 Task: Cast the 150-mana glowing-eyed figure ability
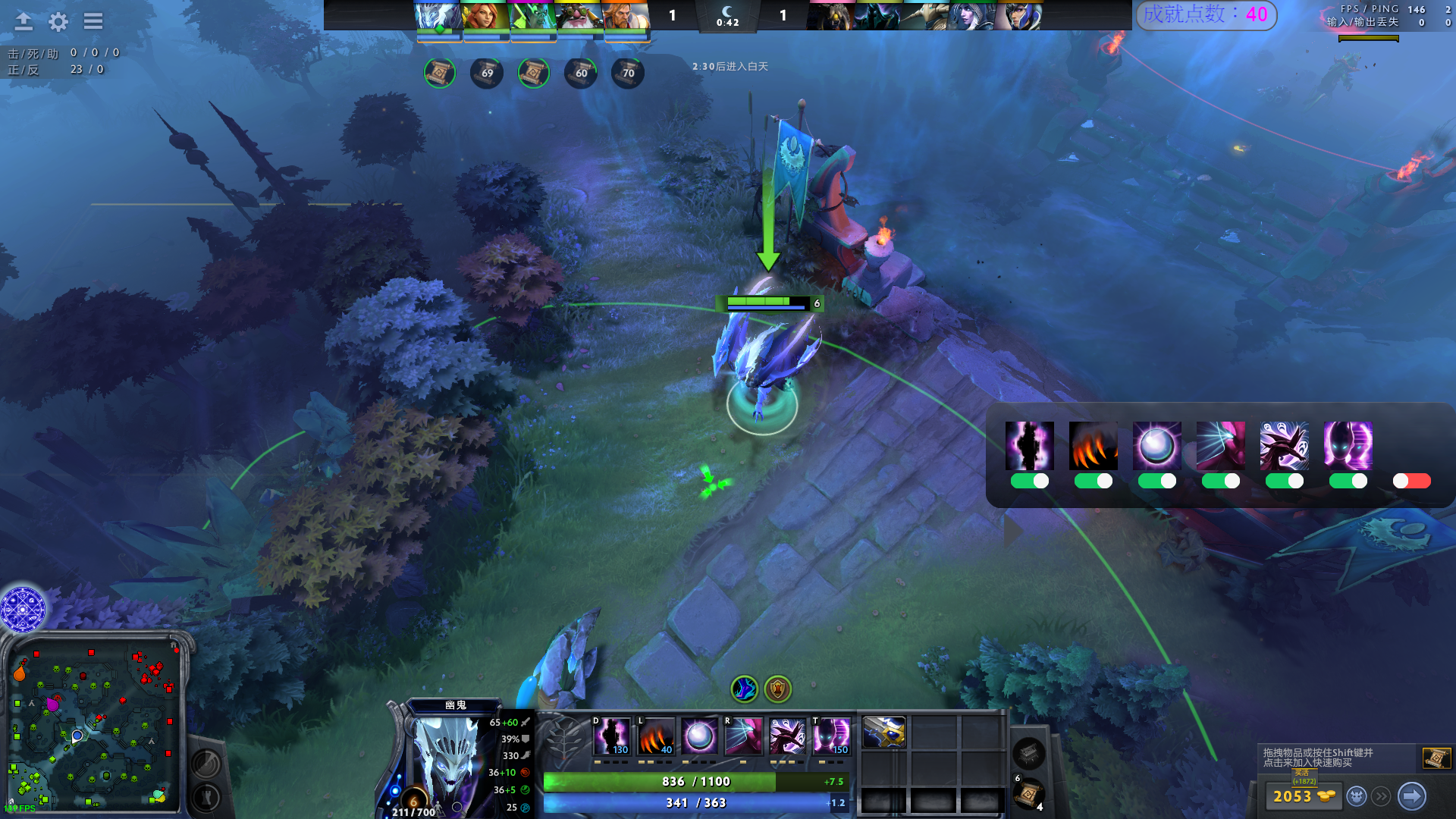coord(831,736)
